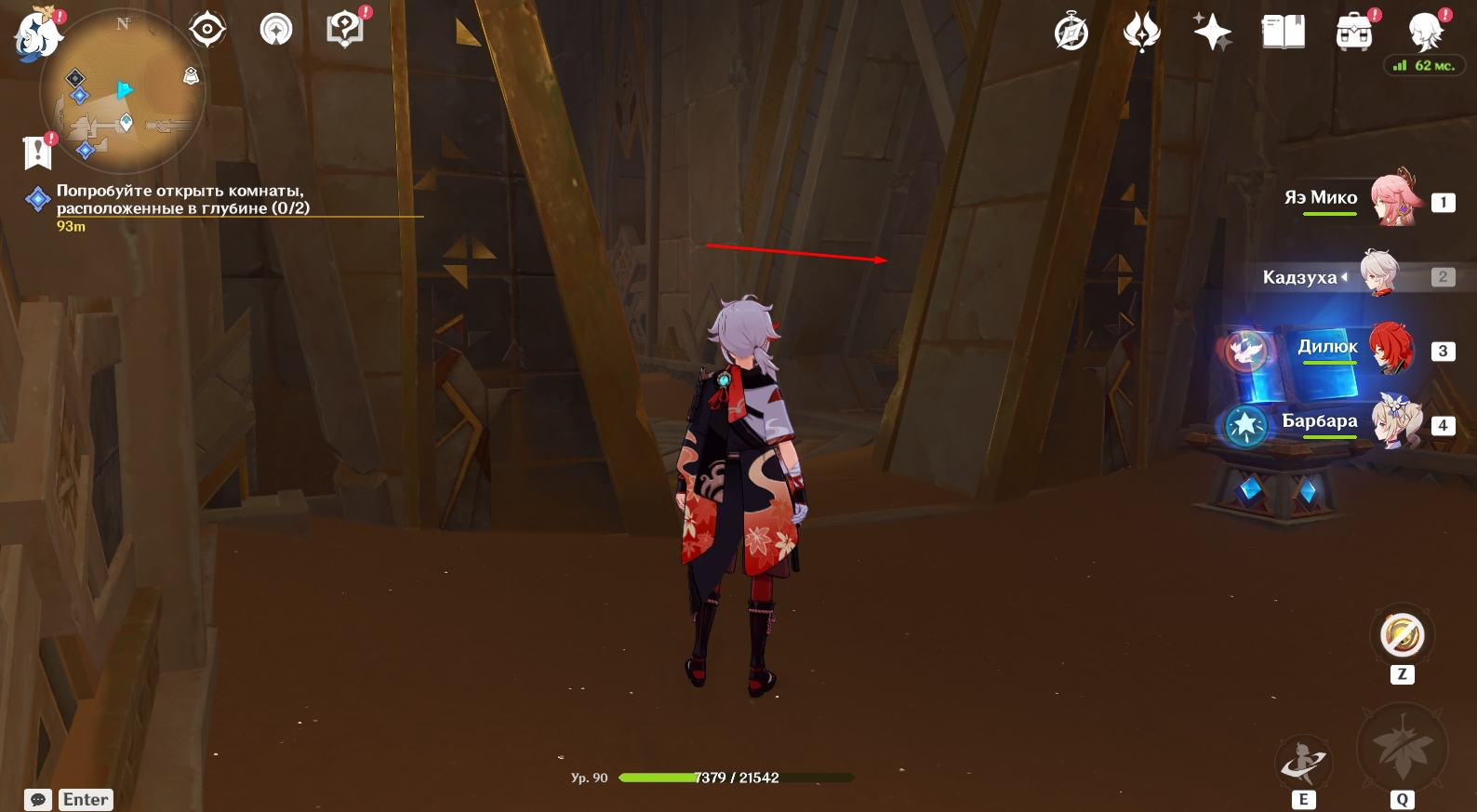Image resolution: width=1477 pixels, height=812 pixels.
Task: Click the quest book icon below minimap
Action: [x=38, y=152]
